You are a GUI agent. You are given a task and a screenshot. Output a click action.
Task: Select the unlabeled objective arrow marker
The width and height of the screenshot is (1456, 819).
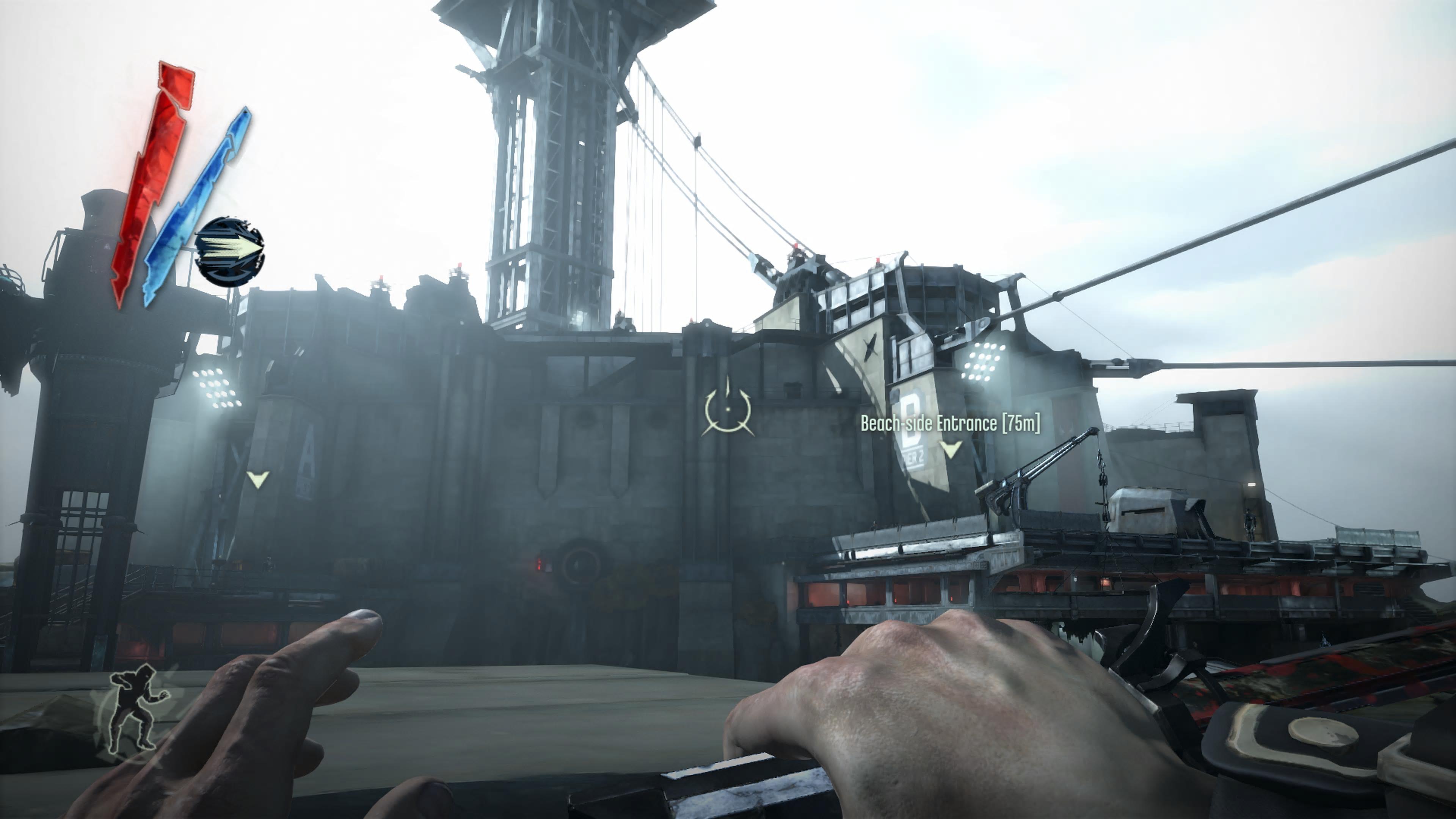[258, 479]
